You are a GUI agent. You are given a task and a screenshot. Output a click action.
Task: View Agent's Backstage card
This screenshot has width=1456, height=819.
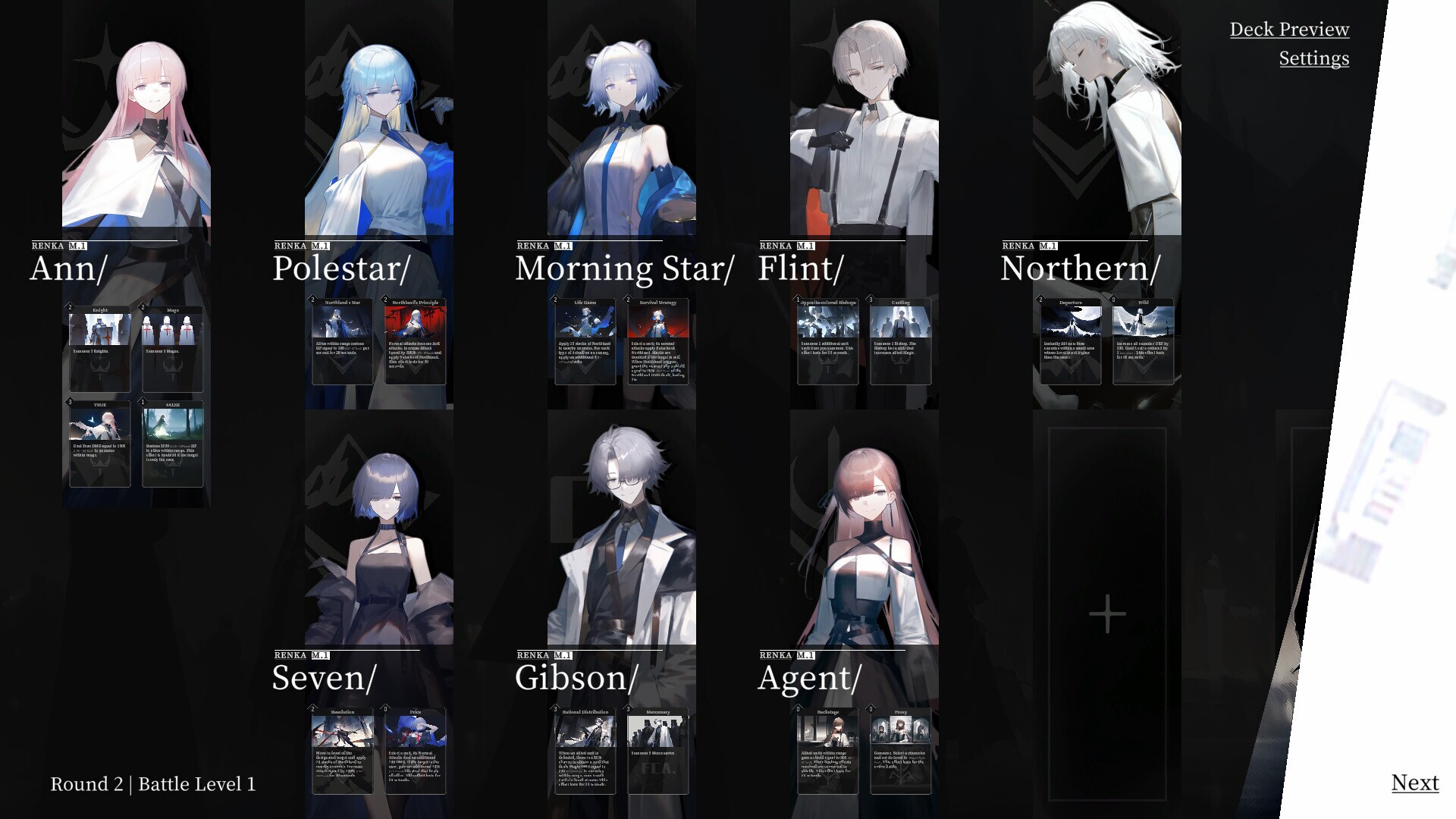coord(827,751)
